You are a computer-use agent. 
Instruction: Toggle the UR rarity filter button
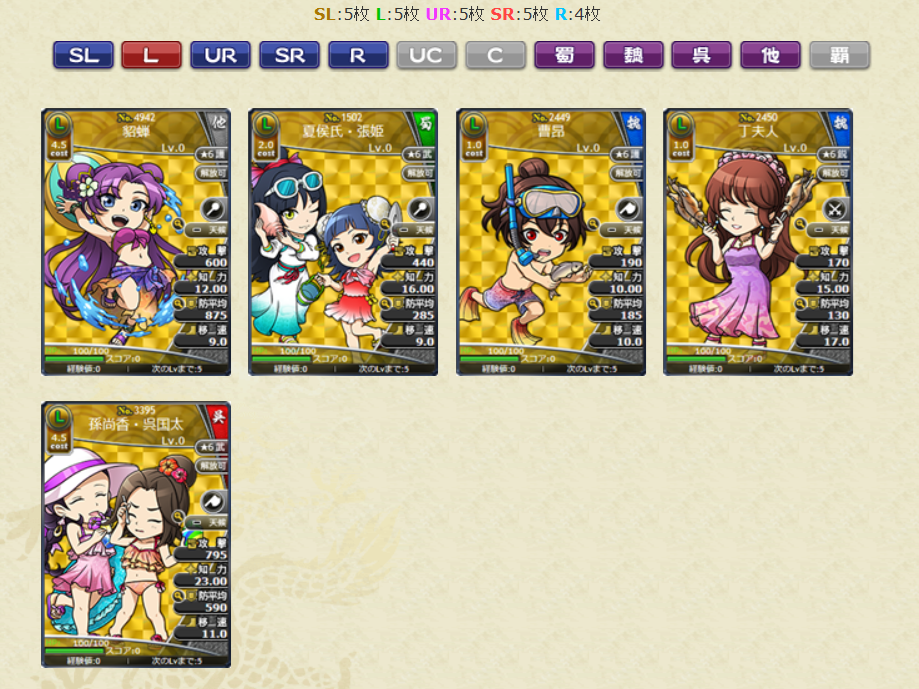[220, 56]
